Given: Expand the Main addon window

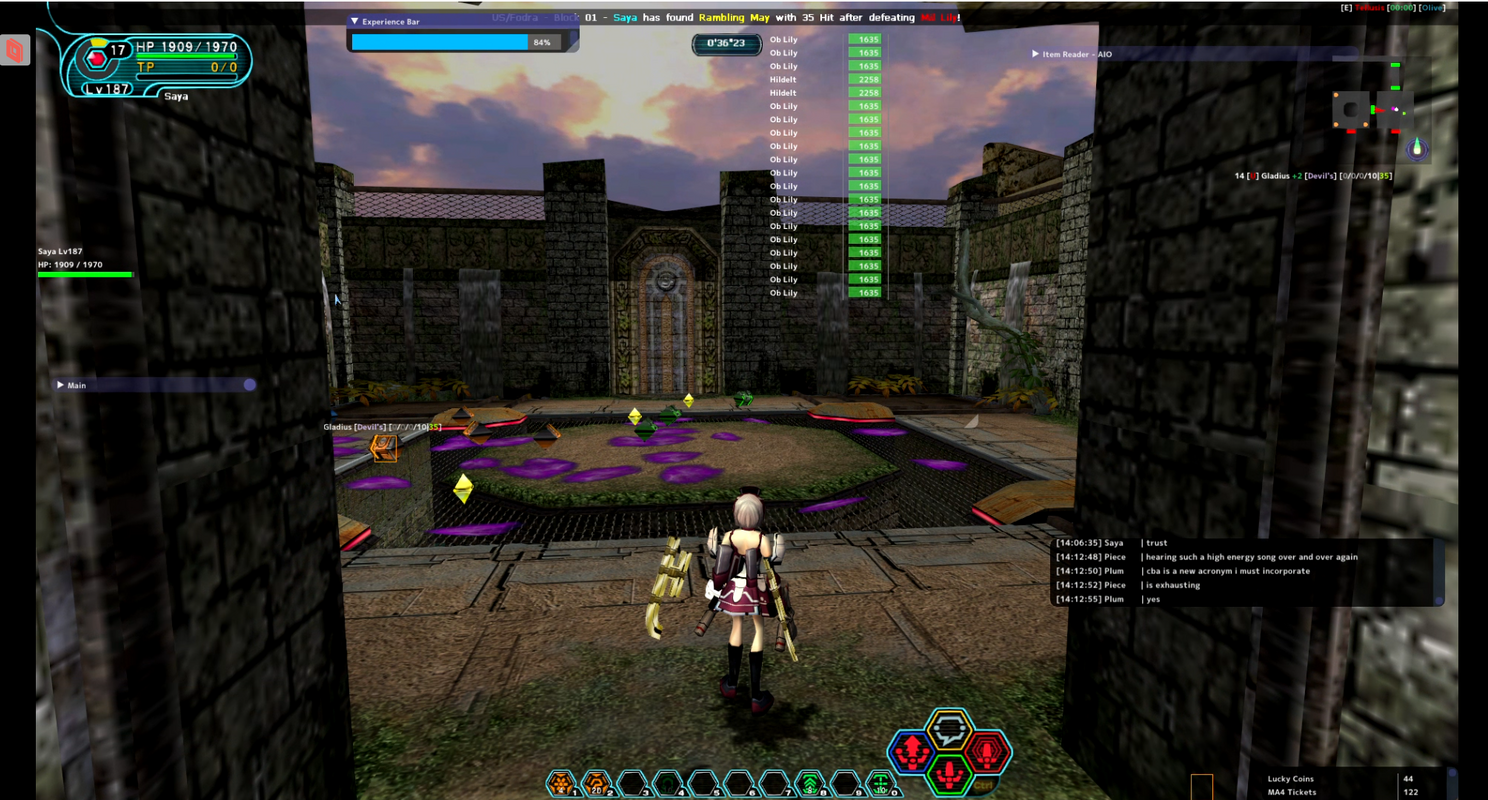Looking at the screenshot, I should [61, 385].
